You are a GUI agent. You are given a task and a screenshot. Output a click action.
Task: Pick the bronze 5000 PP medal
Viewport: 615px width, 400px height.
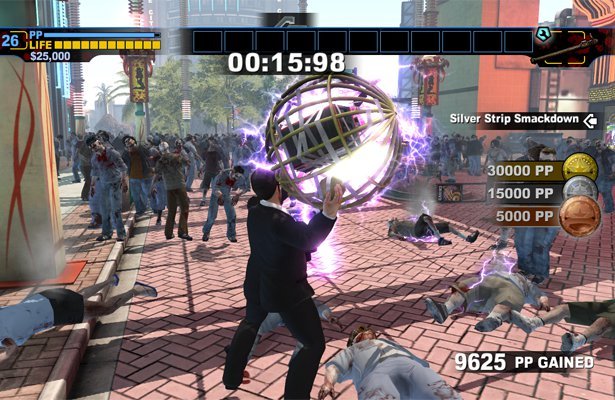(x=580, y=215)
